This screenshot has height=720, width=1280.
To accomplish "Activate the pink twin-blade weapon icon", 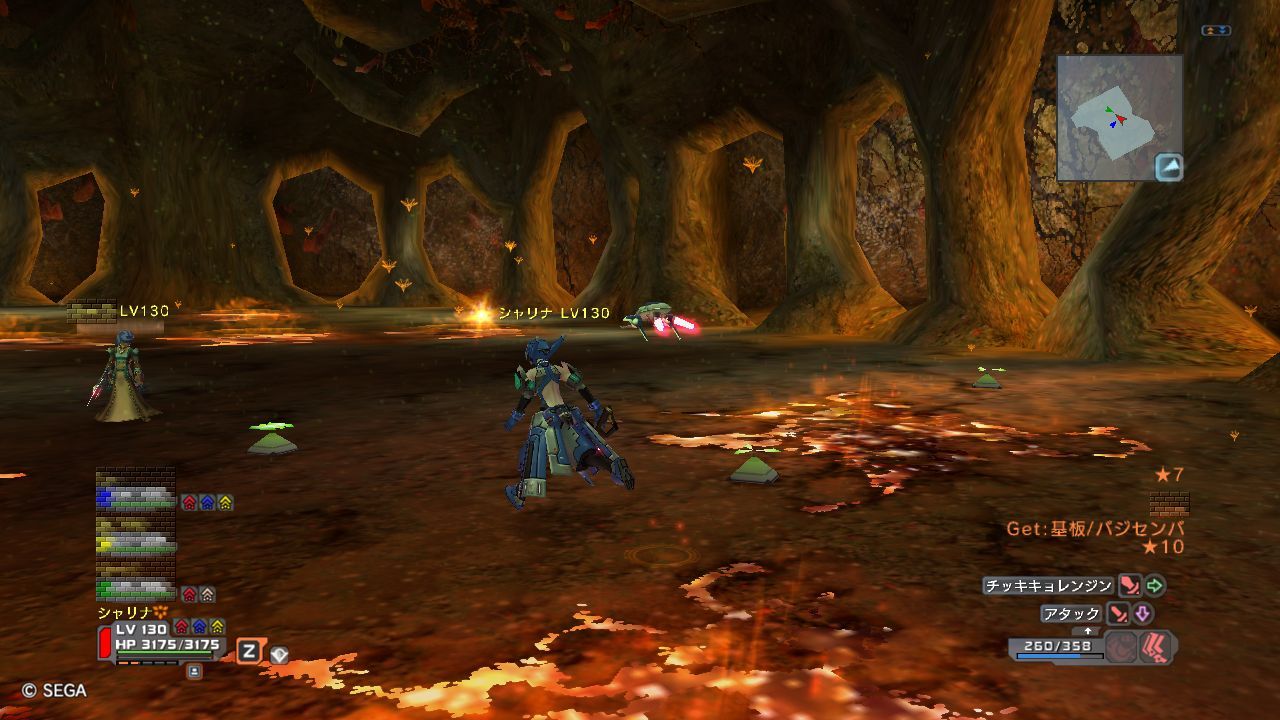I will (x=1158, y=646).
